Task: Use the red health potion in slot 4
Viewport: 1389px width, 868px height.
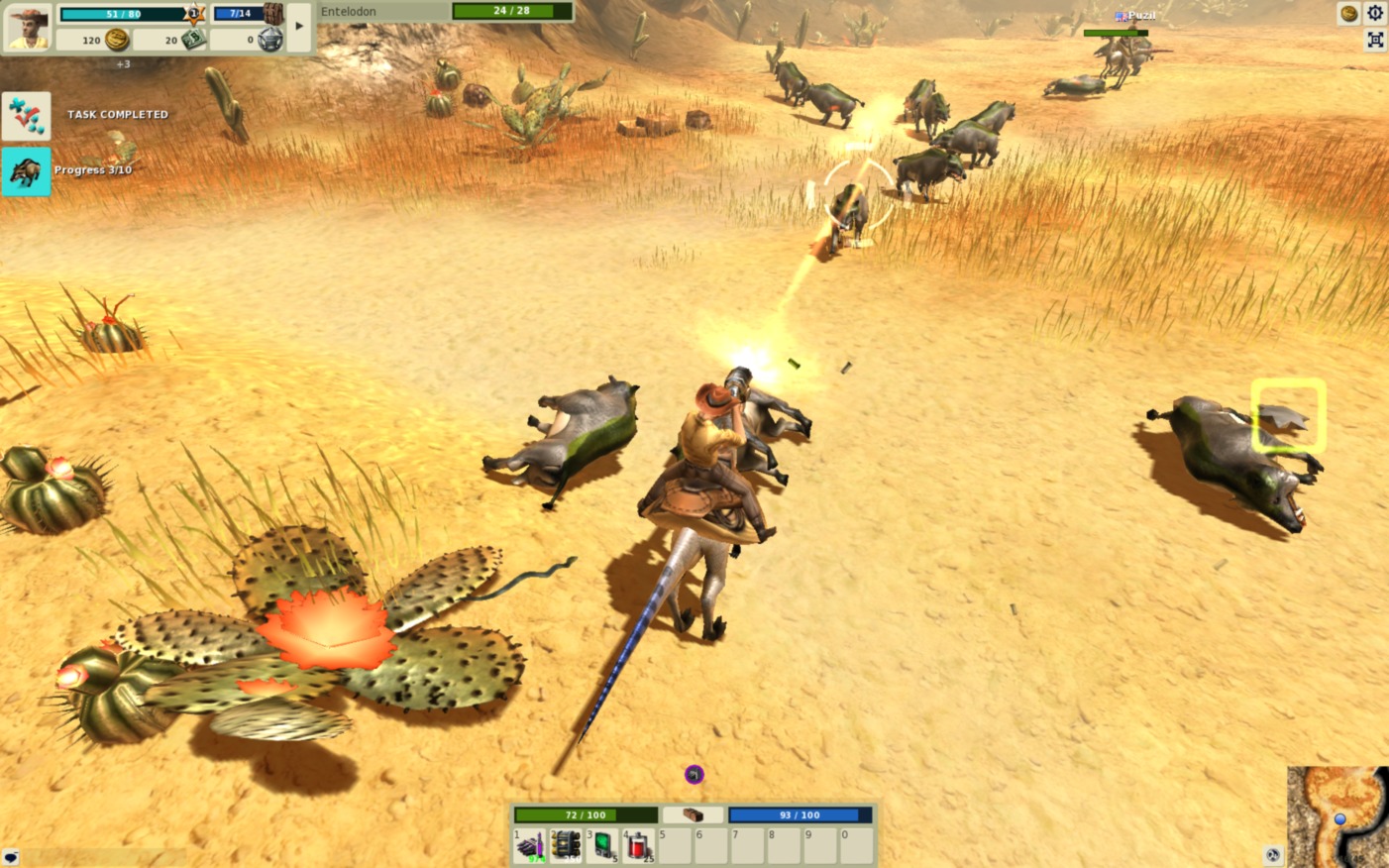Action: pyautogui.click(x=639, y=845)
